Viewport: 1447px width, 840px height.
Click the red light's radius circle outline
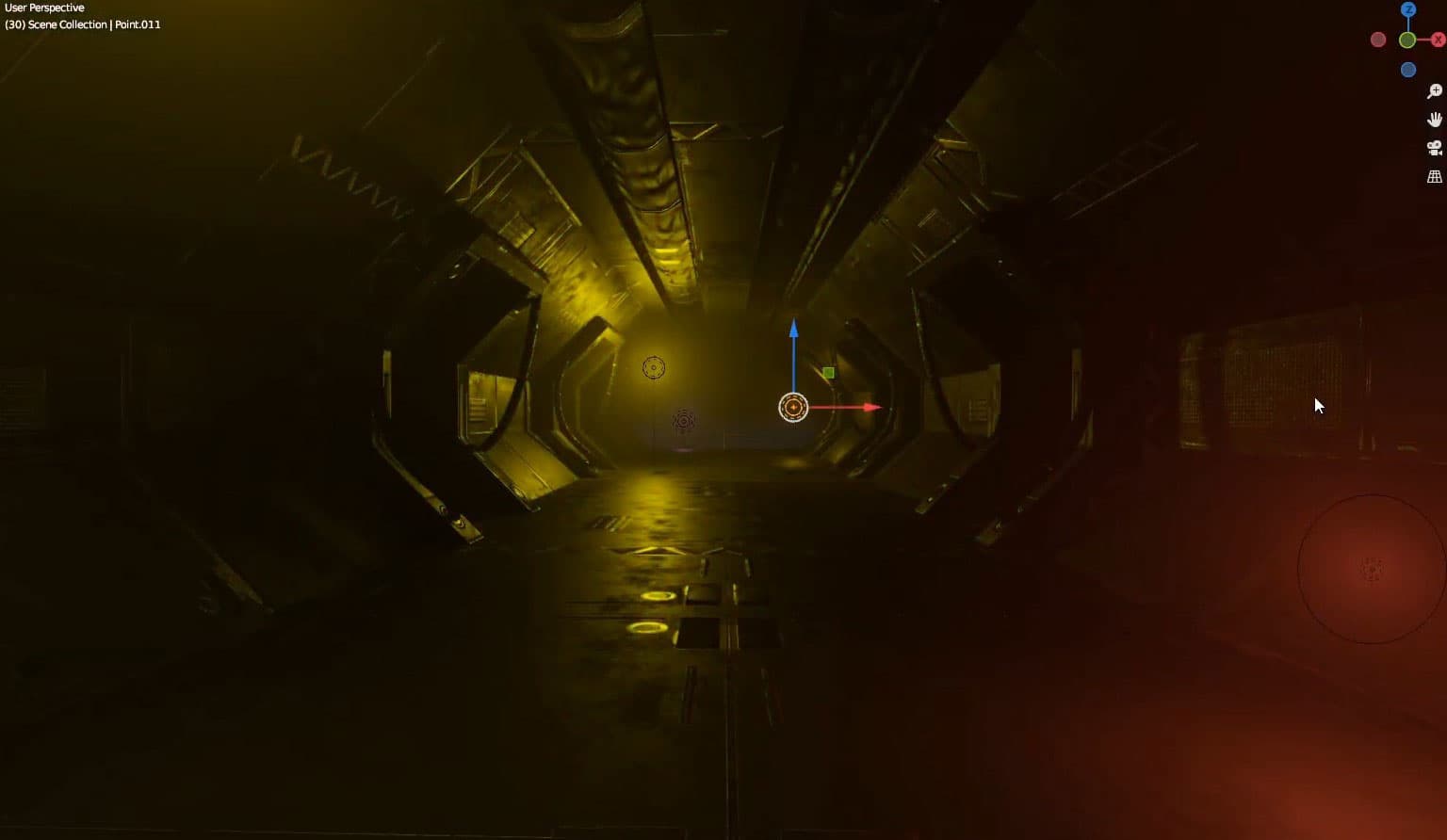coord(1300,566)
